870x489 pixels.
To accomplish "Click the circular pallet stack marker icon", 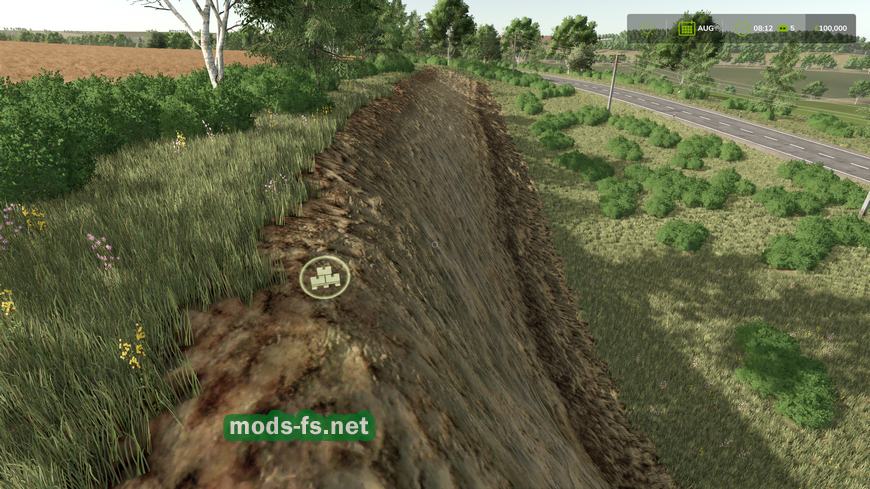I will click(325, 276).
